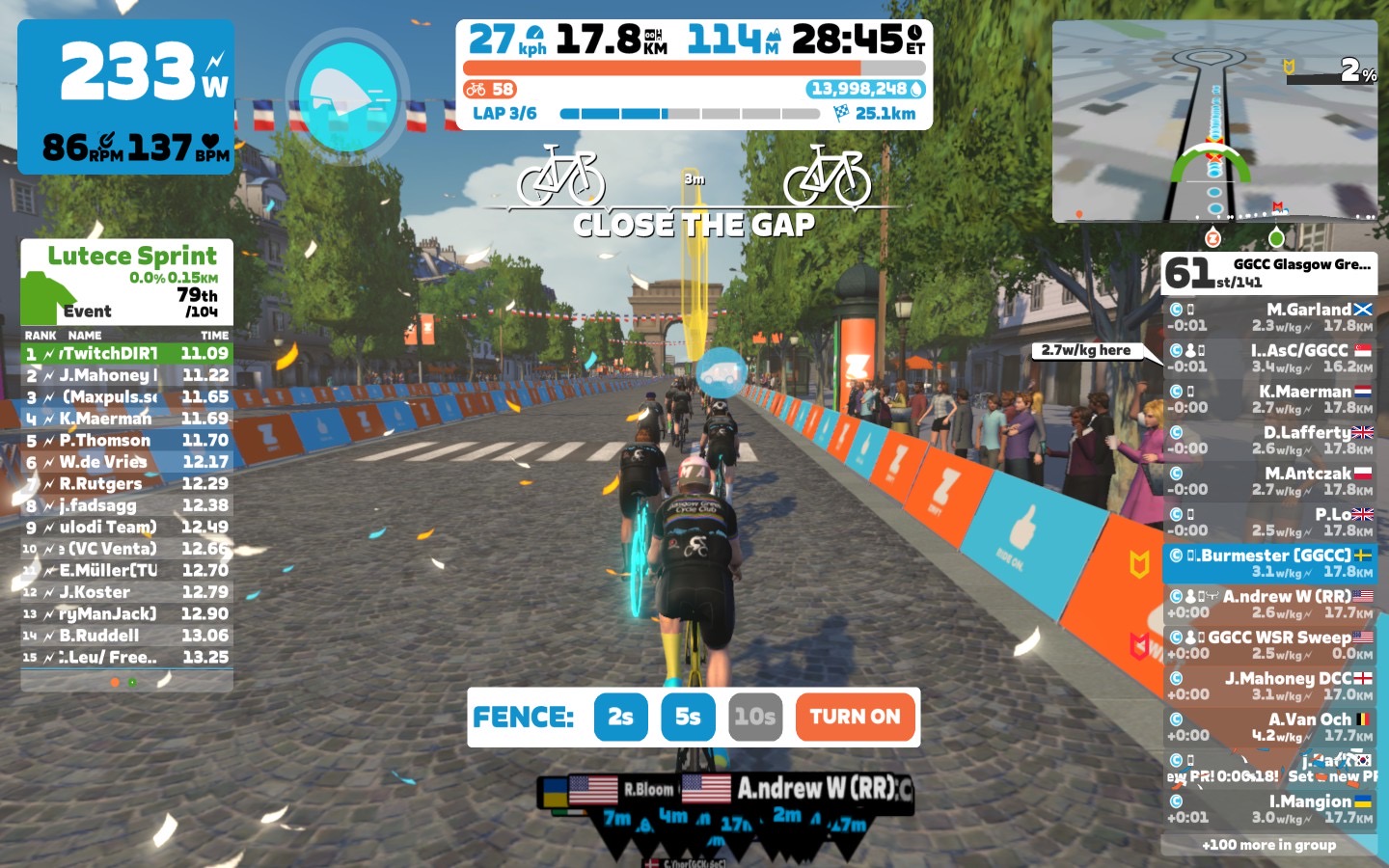
Task: Select M.Garland in the riders list
Action: (1269, 317)
